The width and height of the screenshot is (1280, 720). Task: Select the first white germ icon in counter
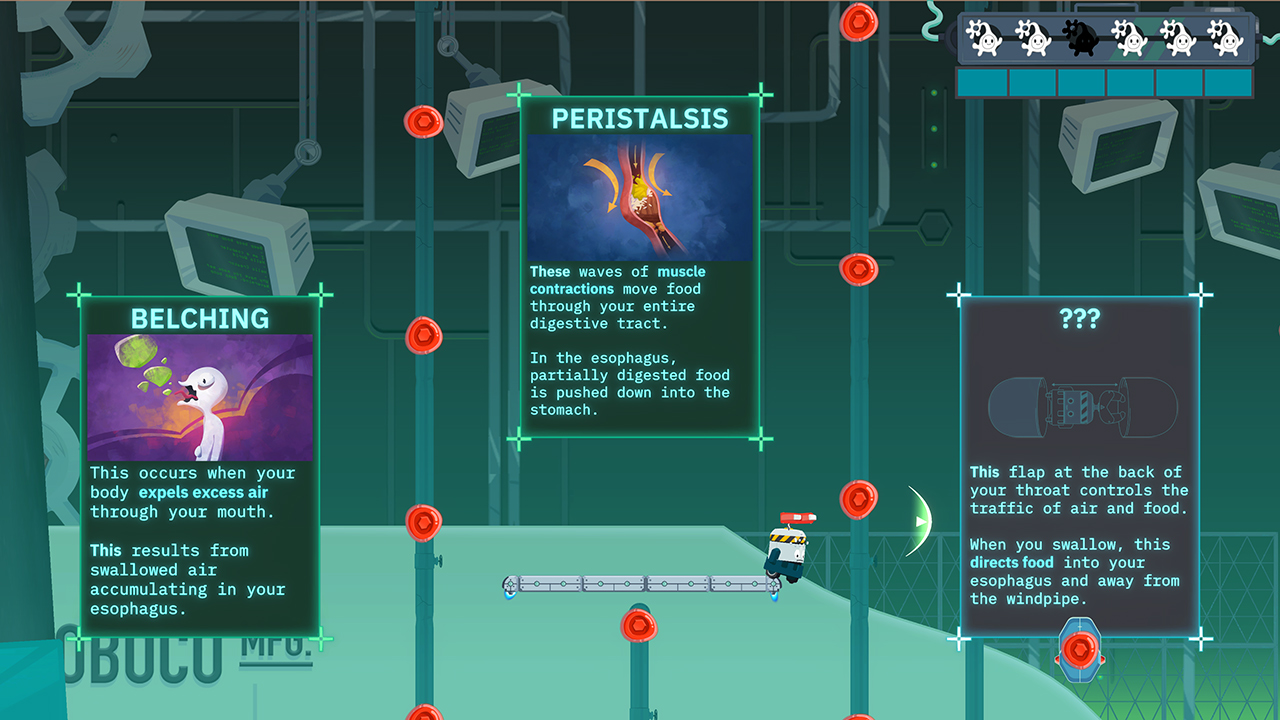(983, 37)
